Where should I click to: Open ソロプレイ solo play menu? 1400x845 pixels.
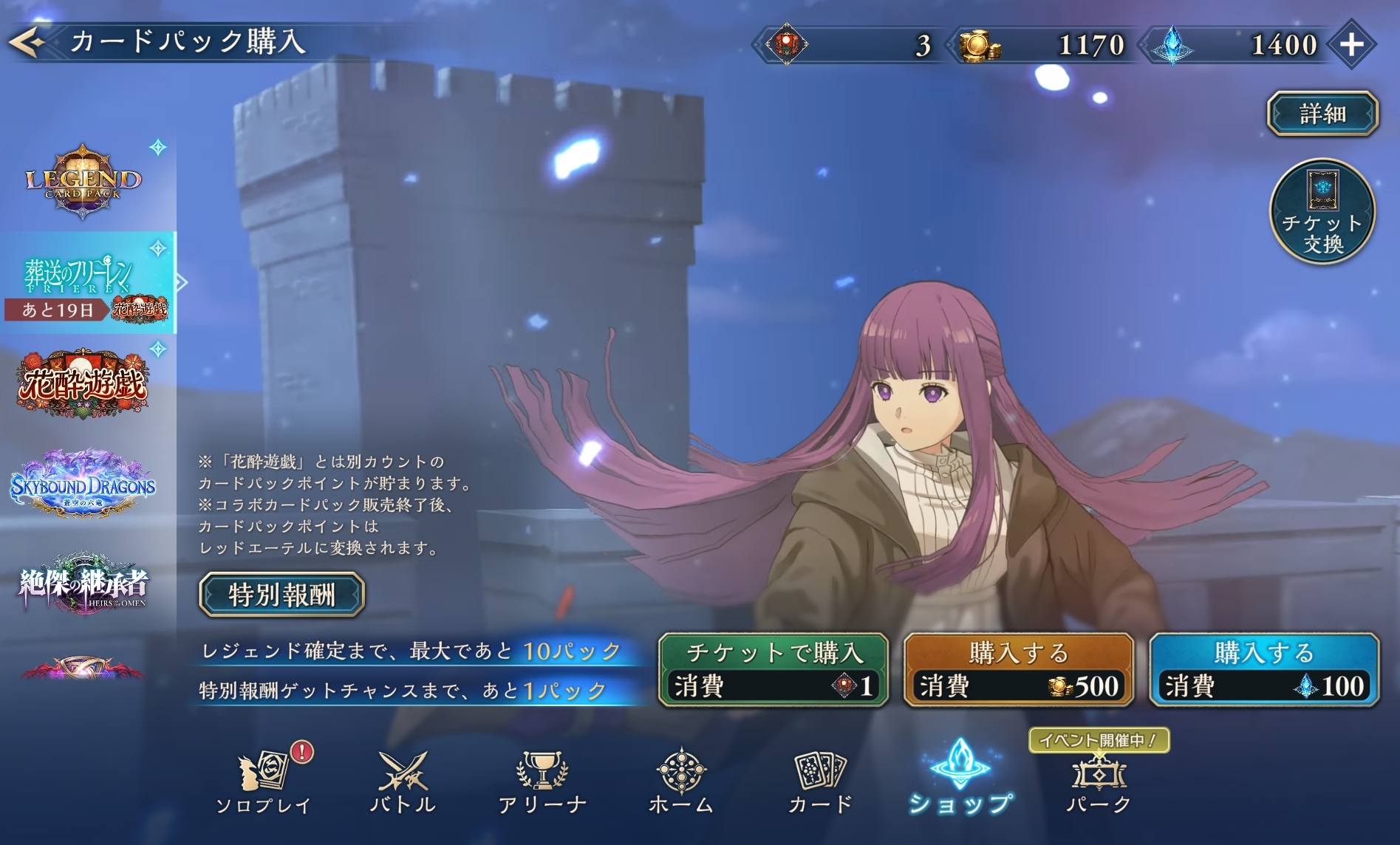(x=264, y=781)
